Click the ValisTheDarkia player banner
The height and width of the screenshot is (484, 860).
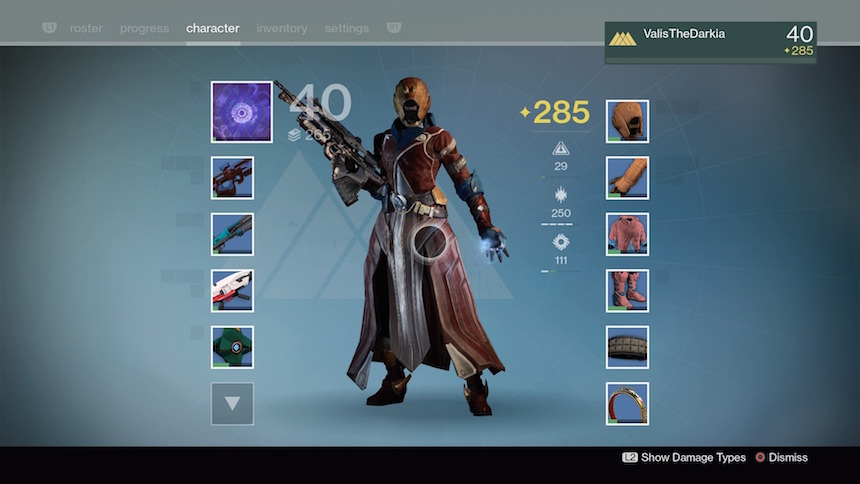point(710,43)
